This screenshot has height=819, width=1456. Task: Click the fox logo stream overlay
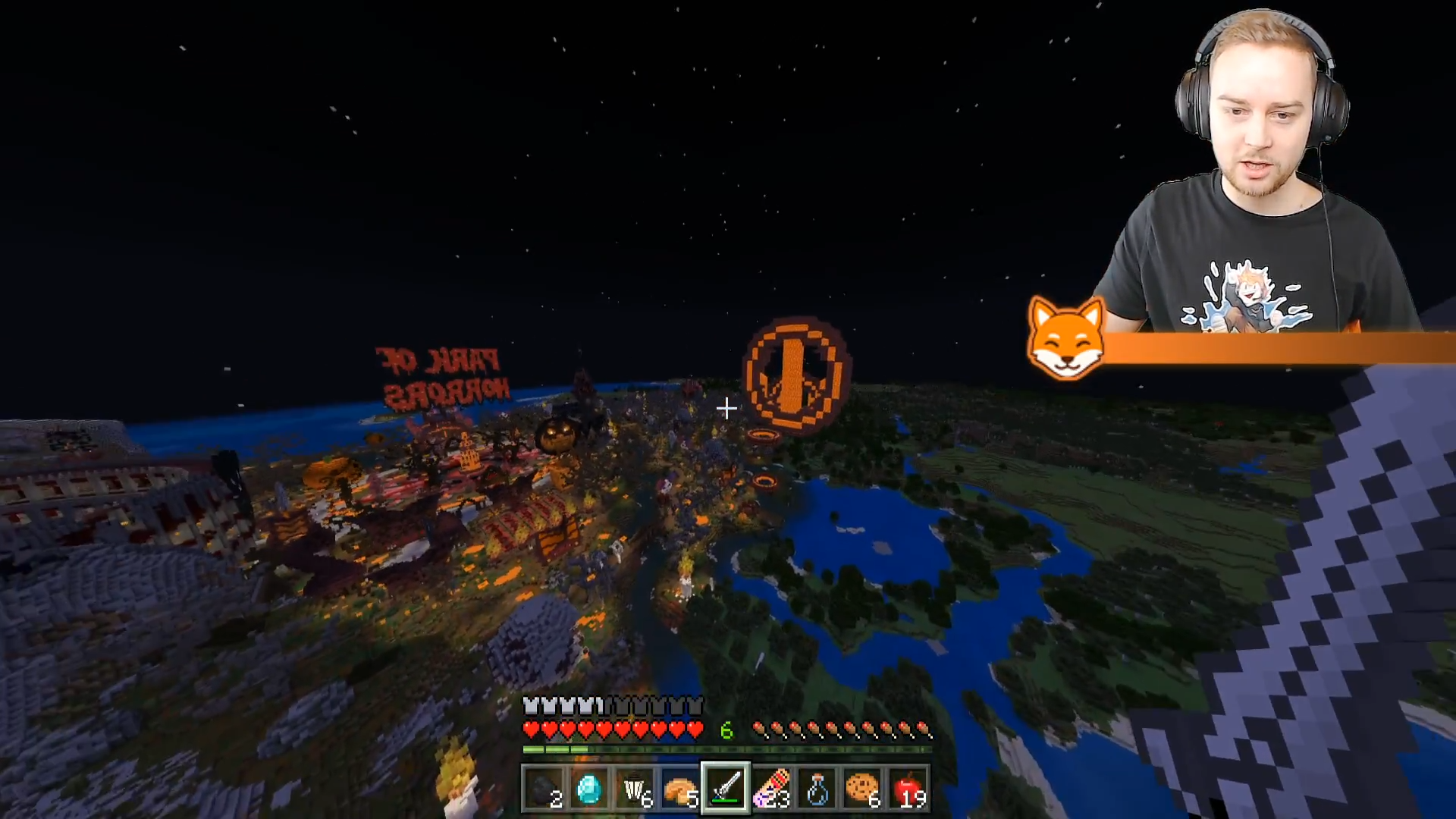point(1065,339)
